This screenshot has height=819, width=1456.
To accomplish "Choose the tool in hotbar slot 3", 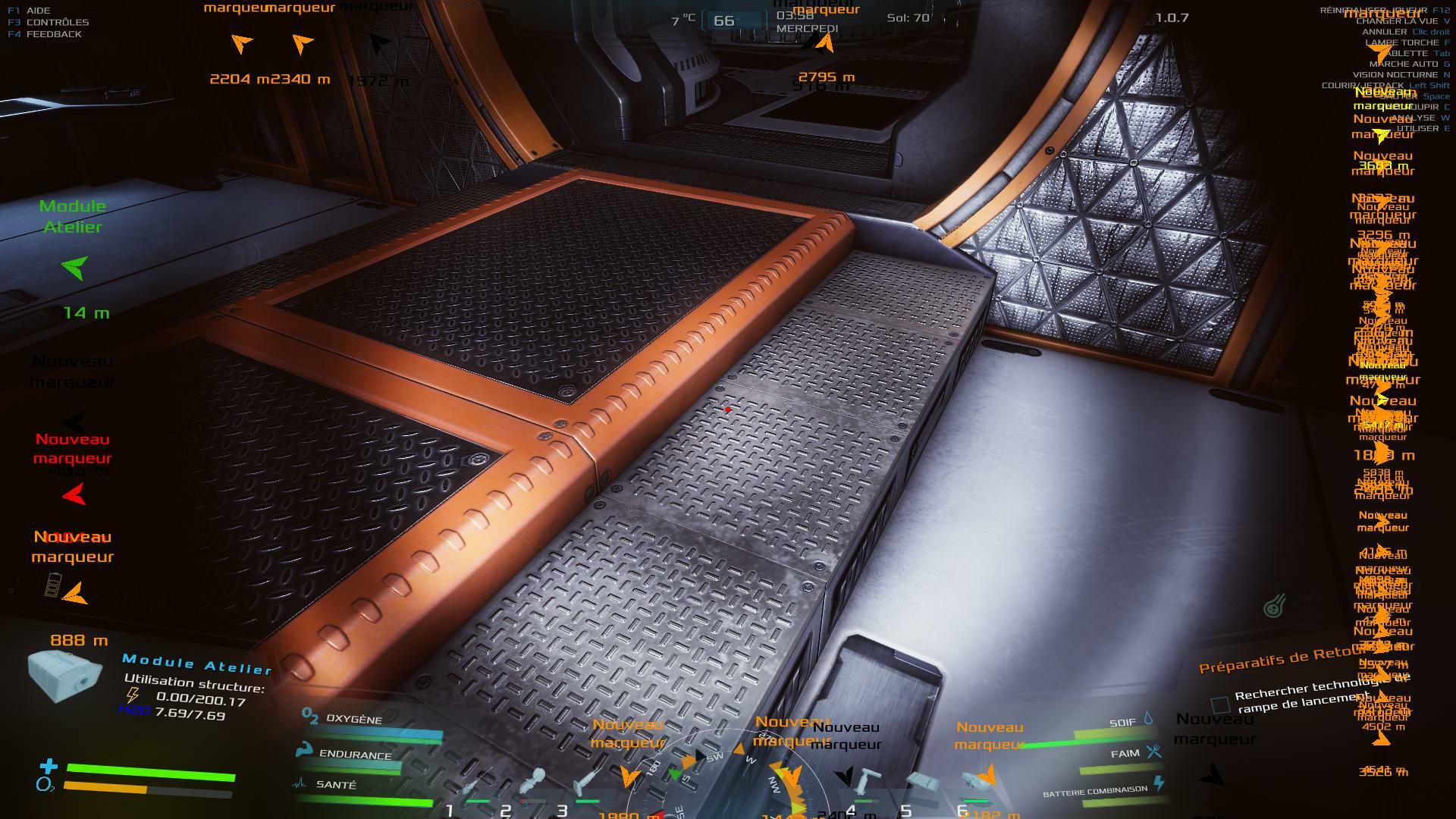I will click(x=587, y=783).
